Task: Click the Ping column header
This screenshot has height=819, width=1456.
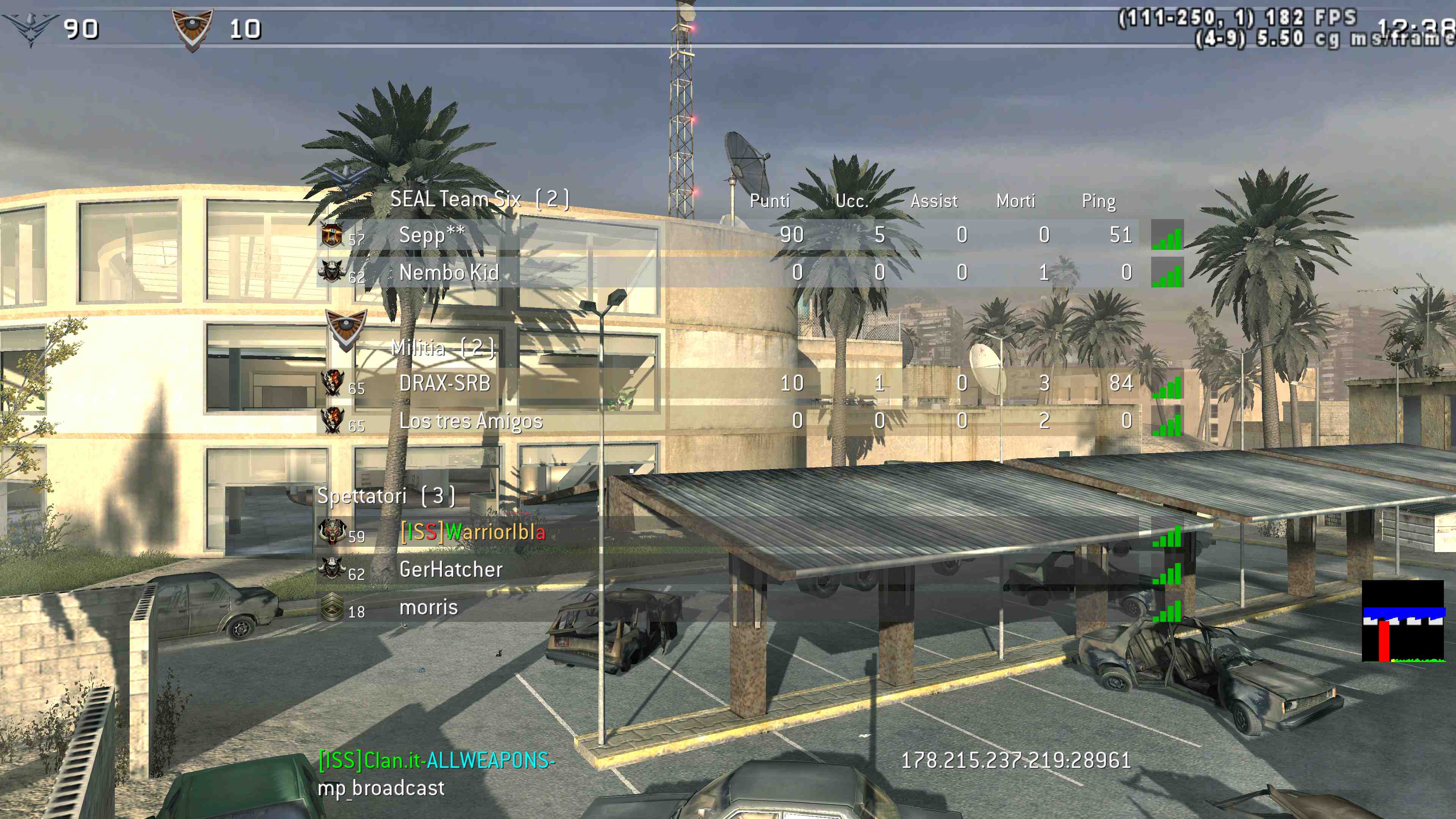Action: [x=1098, y=201]
